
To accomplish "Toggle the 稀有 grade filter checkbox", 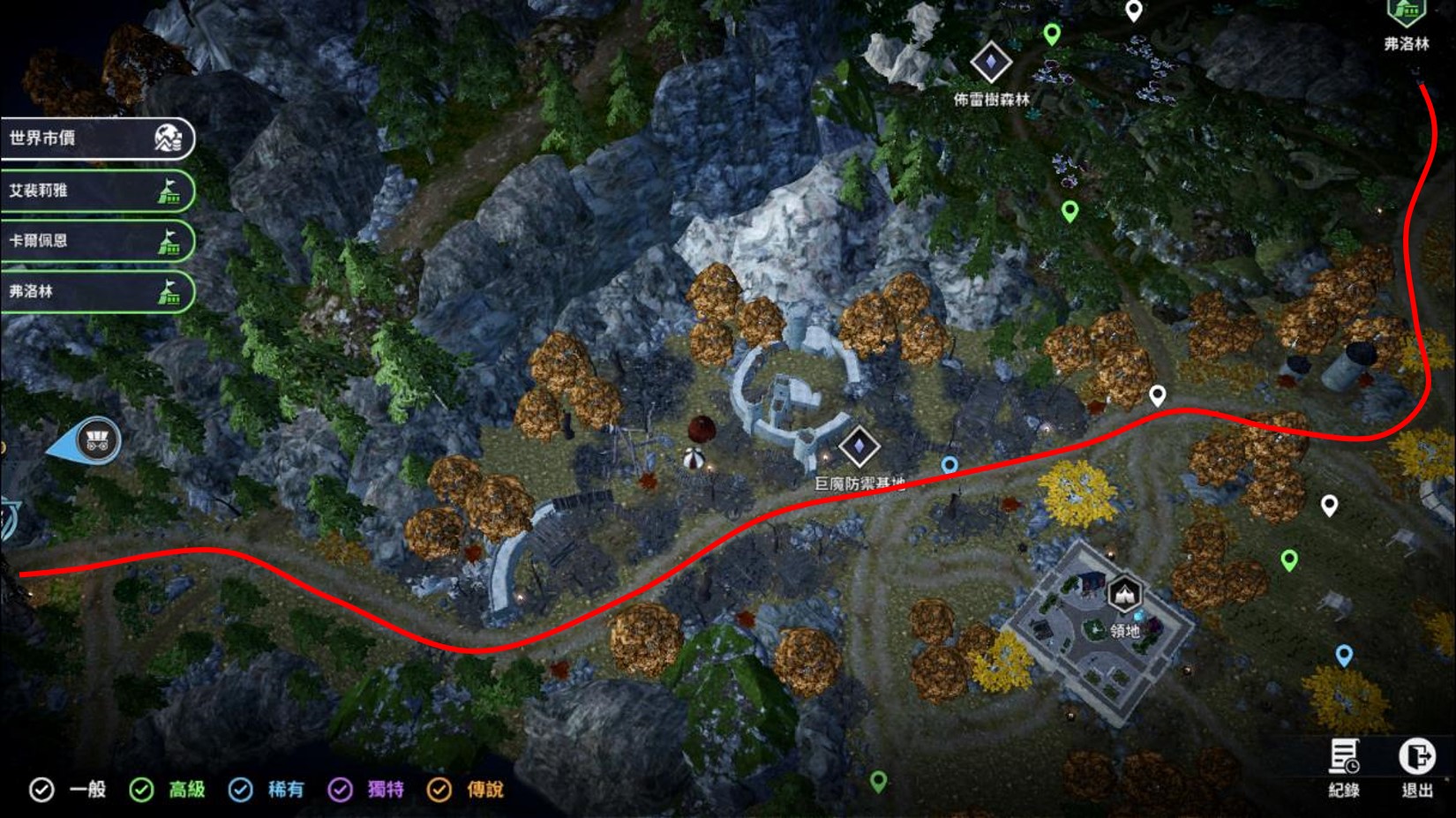I will [x=240, y=790].
